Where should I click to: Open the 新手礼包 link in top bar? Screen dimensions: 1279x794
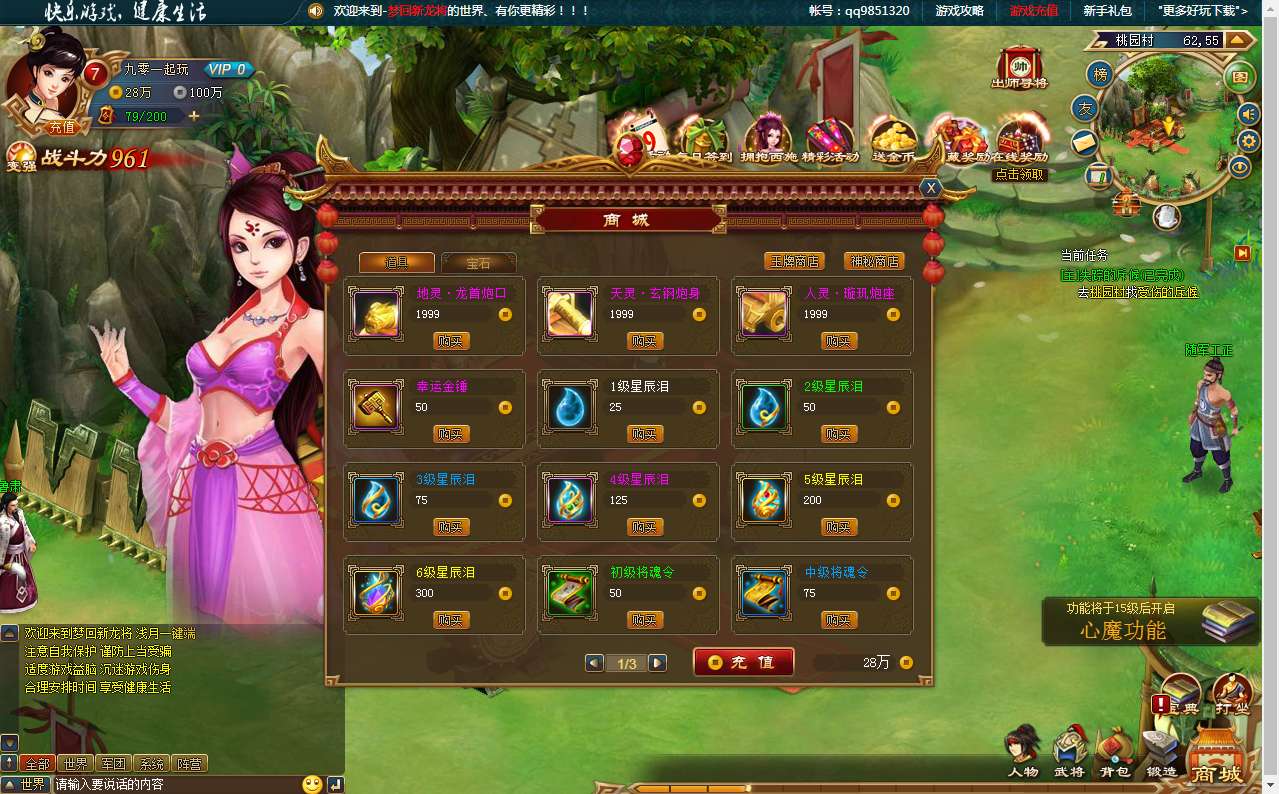click(x=1107, y=11)
